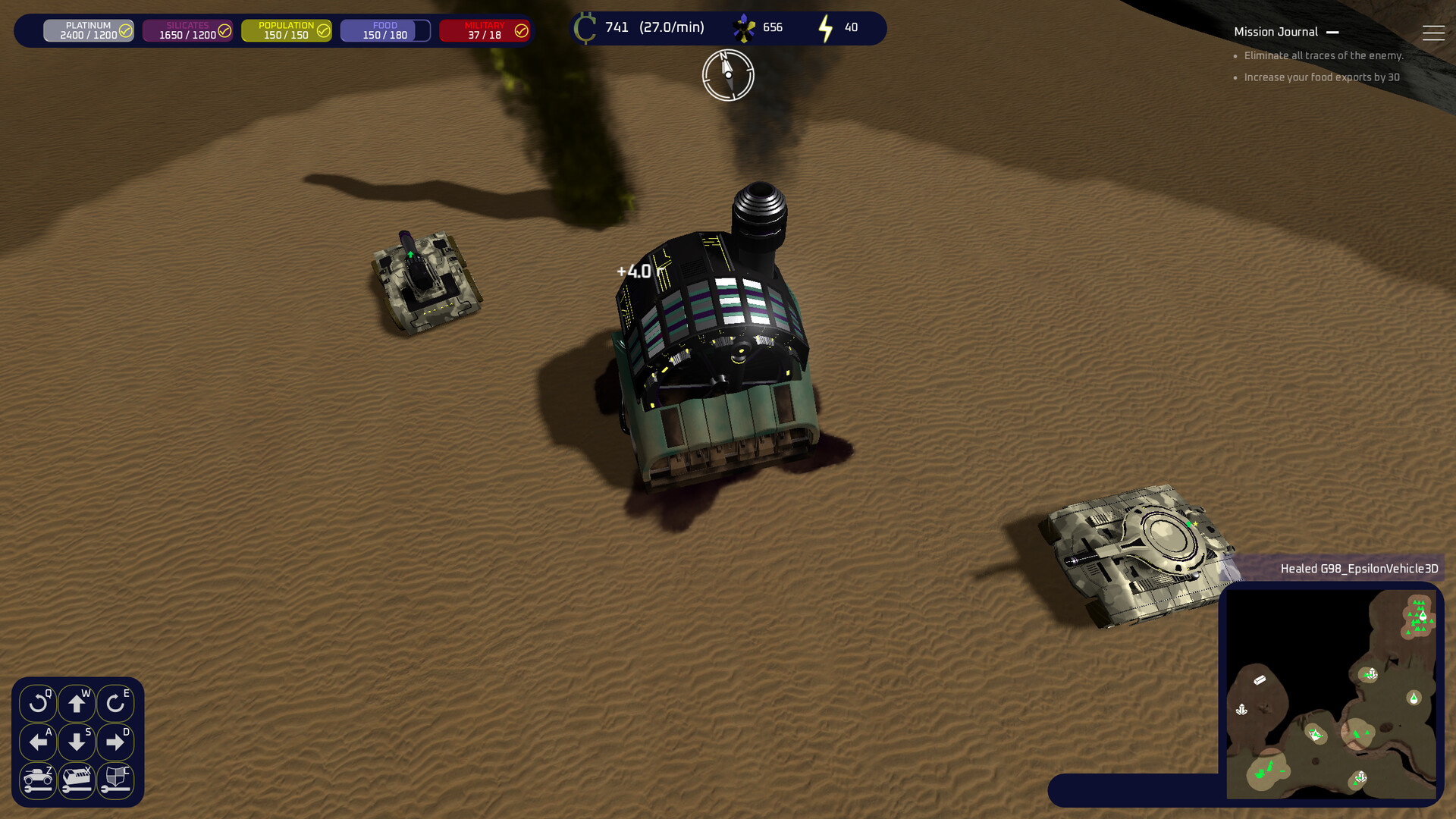Select the shield repair tool (C)
Viewport: 1456px width, 819px height.
115,781
